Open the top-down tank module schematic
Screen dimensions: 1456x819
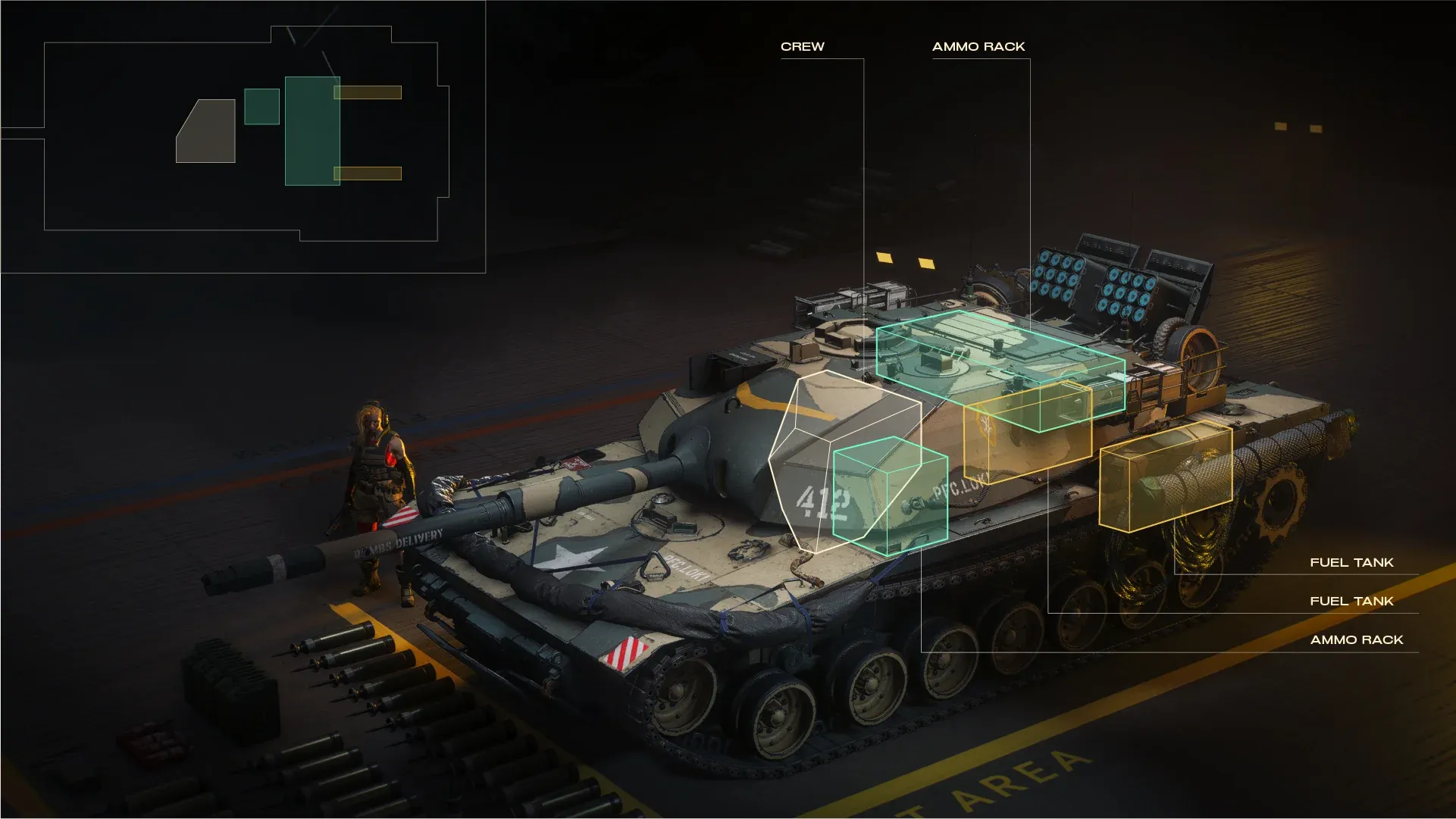point(243,136)
